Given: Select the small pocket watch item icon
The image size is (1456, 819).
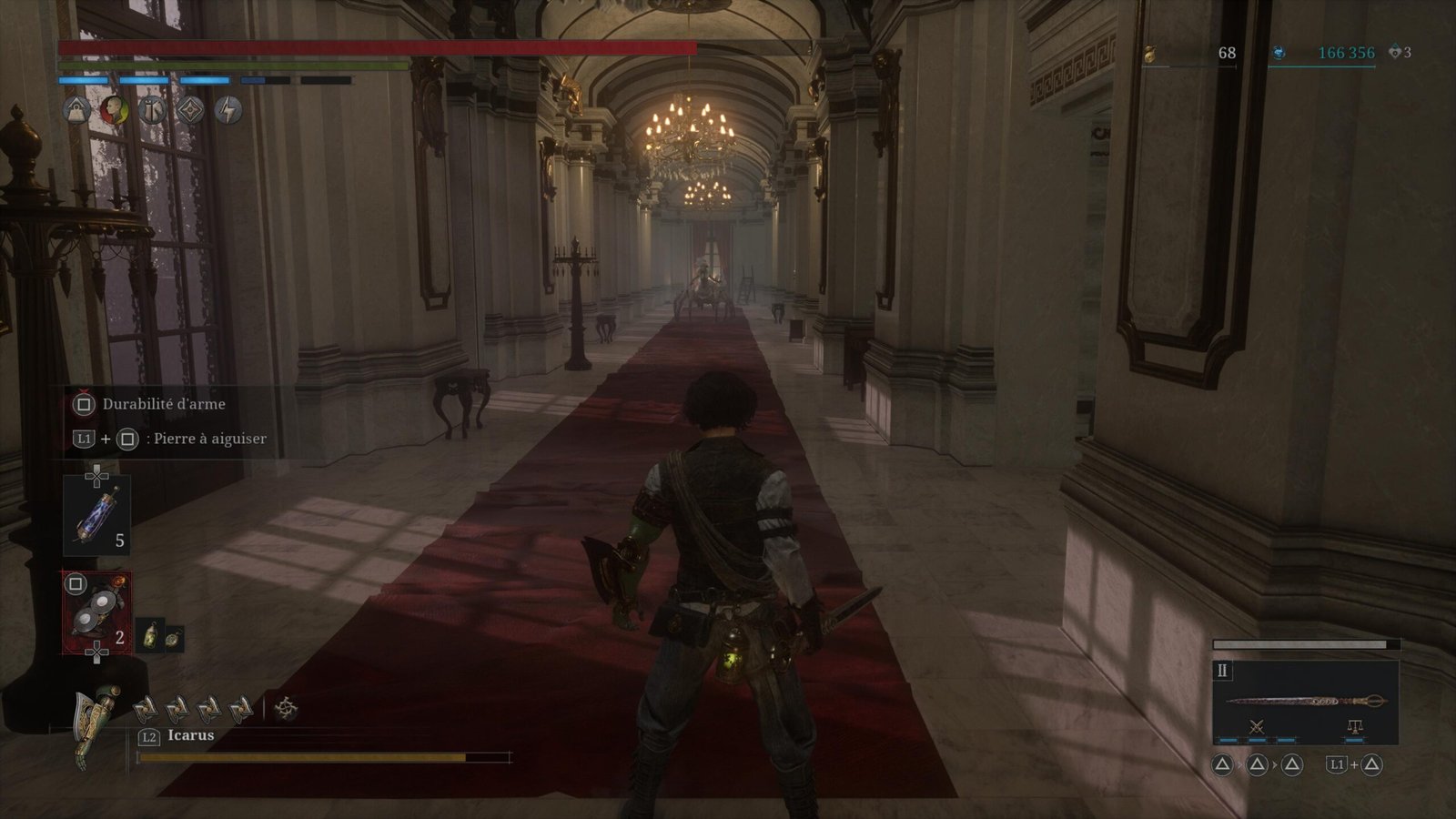Looking at the screenshot, I should pos(172,639).
